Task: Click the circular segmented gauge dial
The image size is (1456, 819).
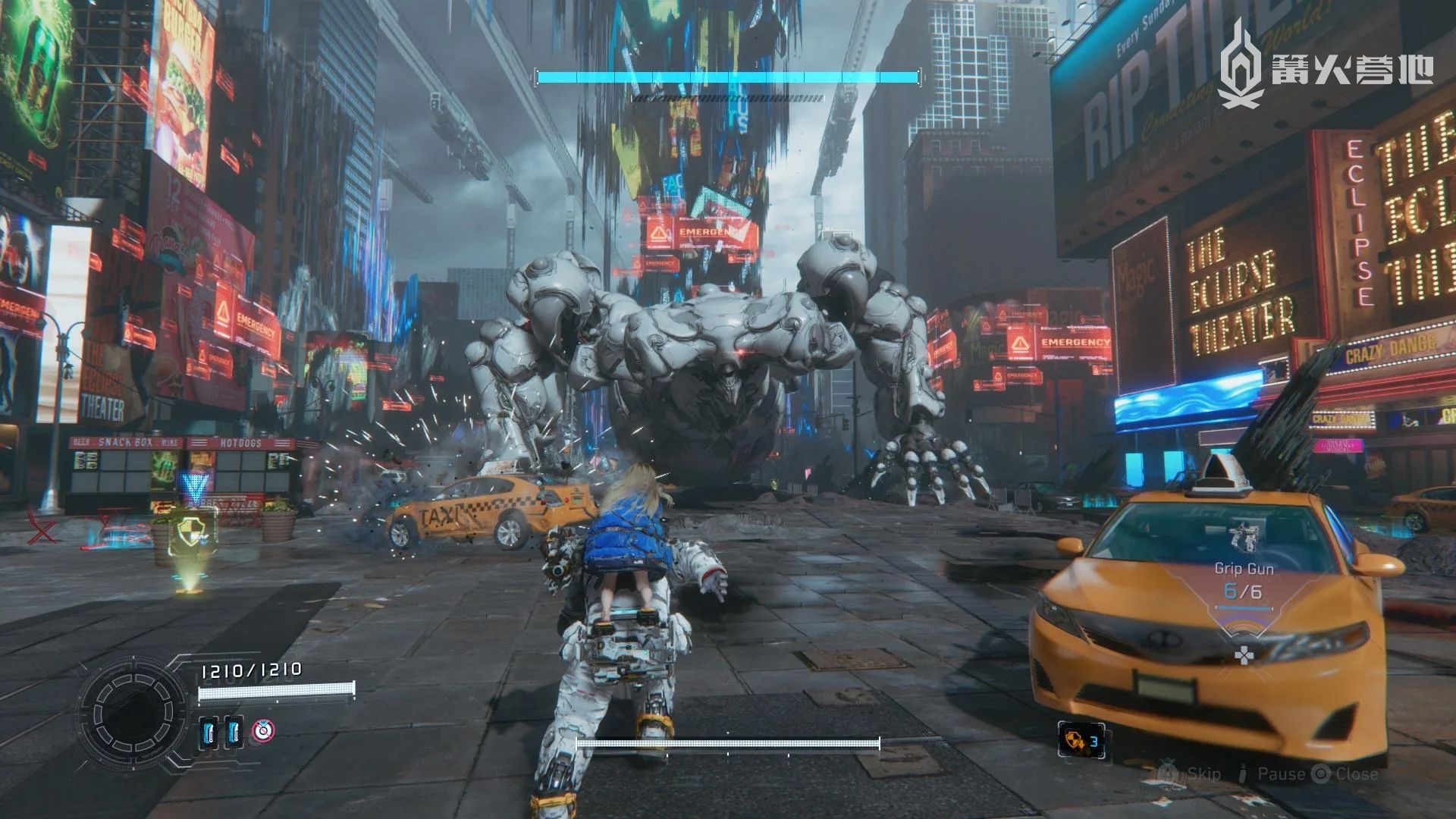Action: pyautogui.click(x=134, y=711)
